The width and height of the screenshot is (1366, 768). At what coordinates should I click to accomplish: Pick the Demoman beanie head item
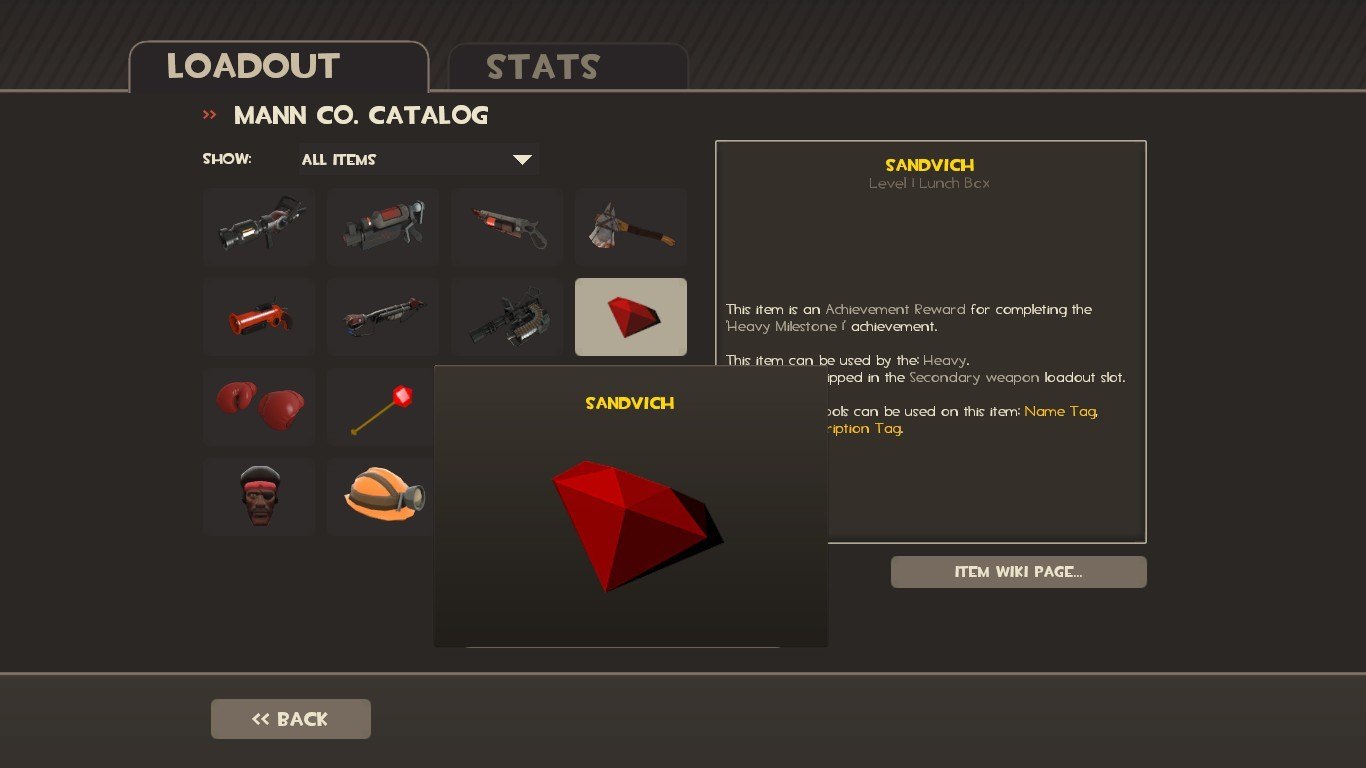coord(259,497)
